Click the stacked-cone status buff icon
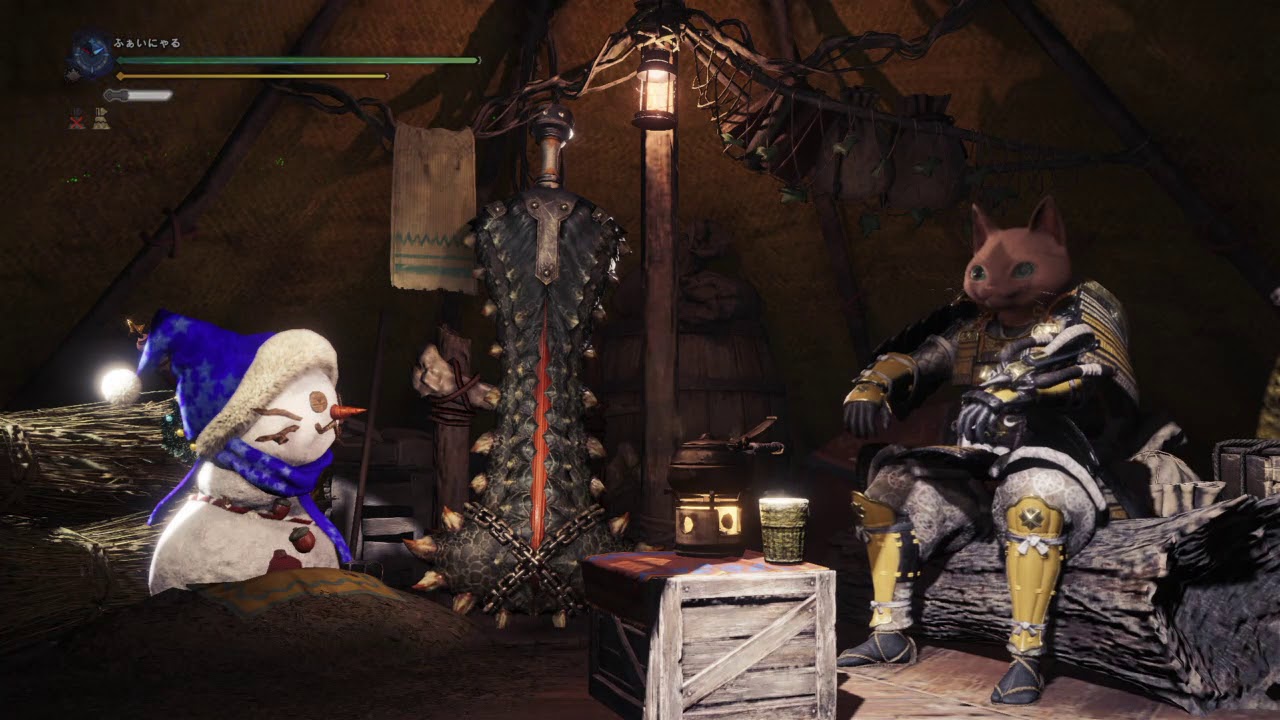Screen dimensions: 1280x720 pos(101,120)
